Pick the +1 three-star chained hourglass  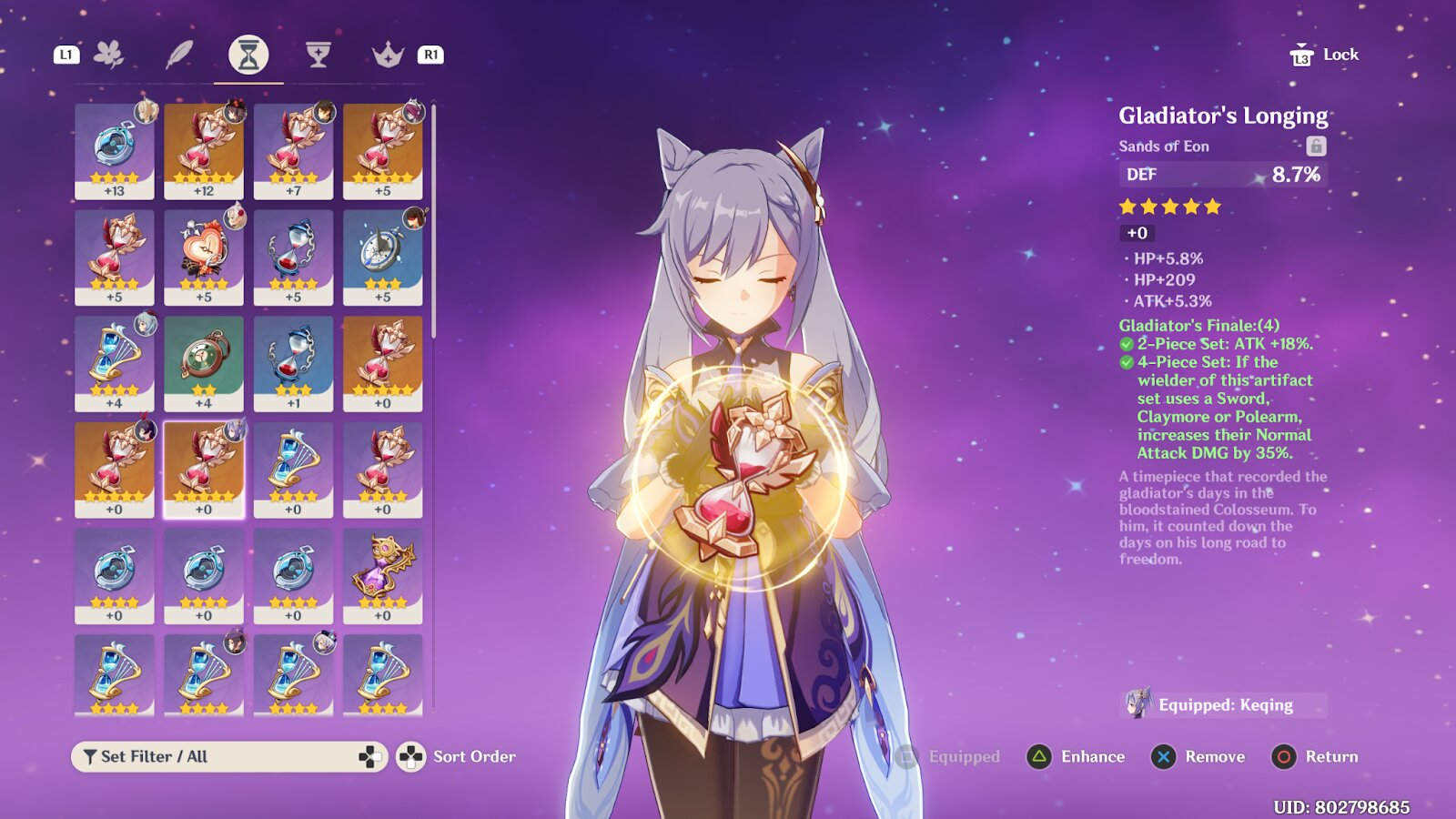[x=293, y=362]
